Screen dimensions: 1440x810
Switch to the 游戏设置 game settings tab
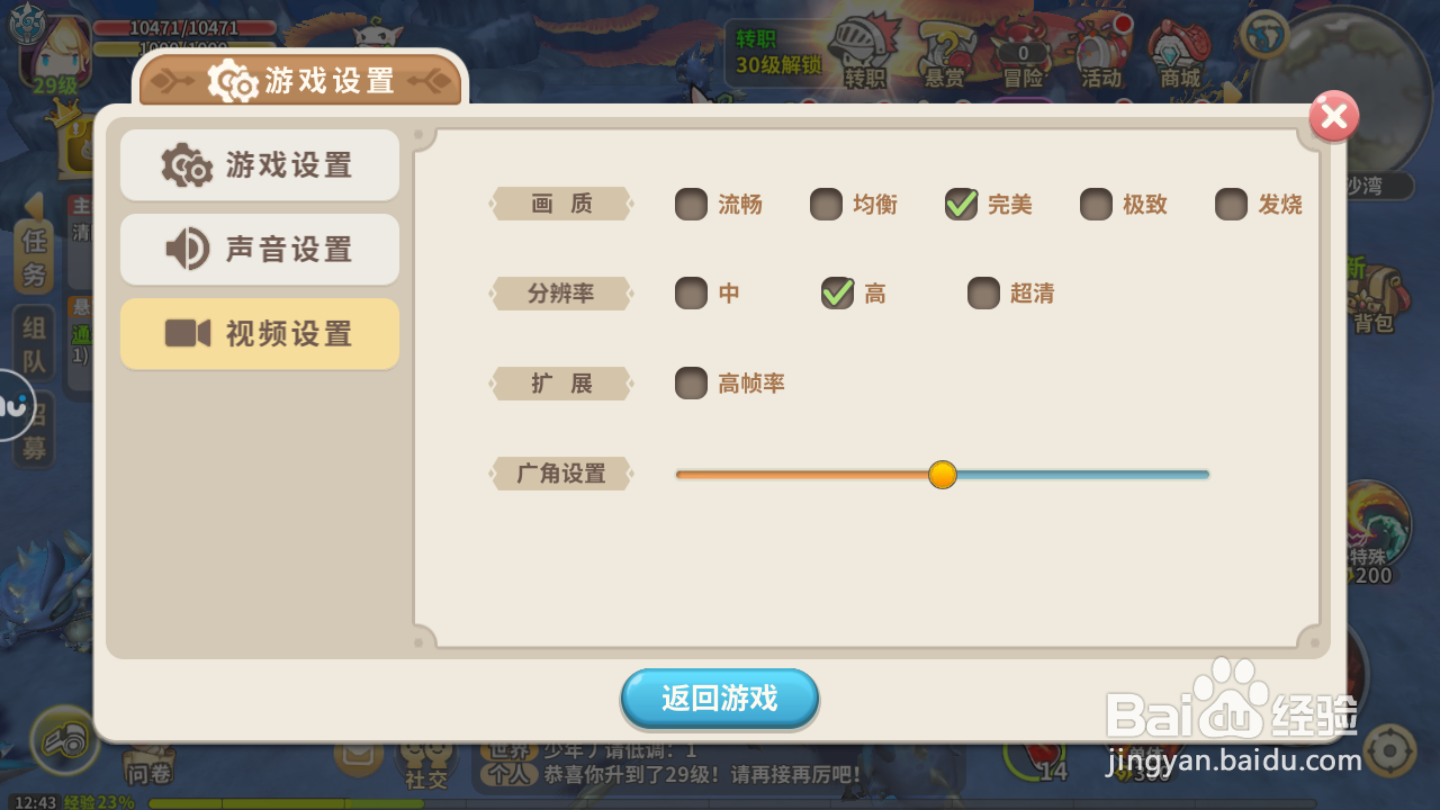pyautogui.click(x=259, y=165)
